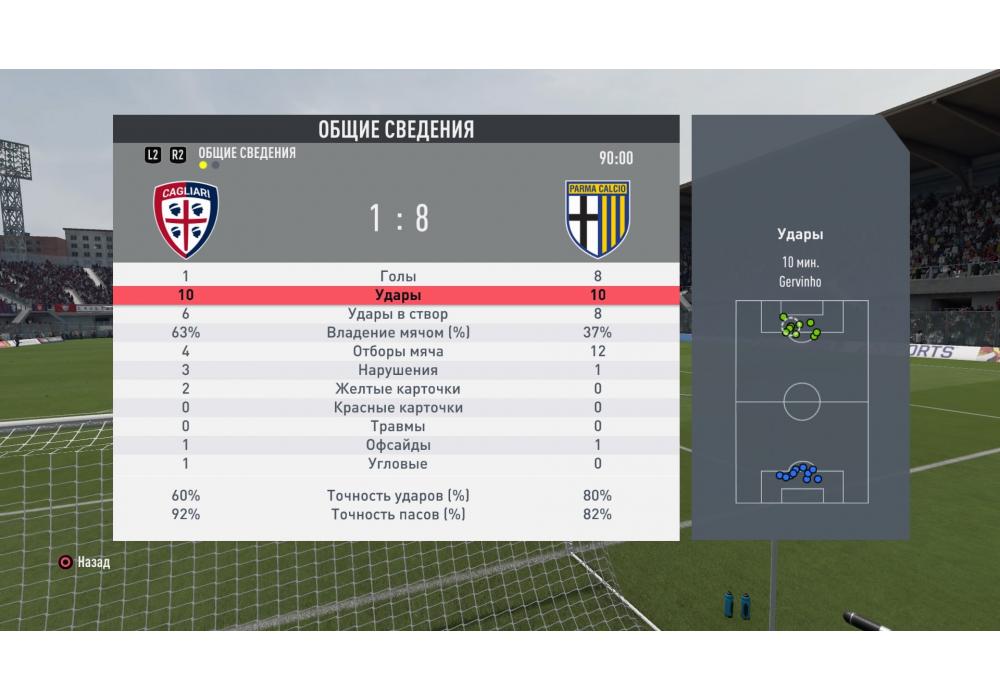Screen dimensions: 1000x700
Task: Choose the Удары в створ row
Action: (398, 314)
